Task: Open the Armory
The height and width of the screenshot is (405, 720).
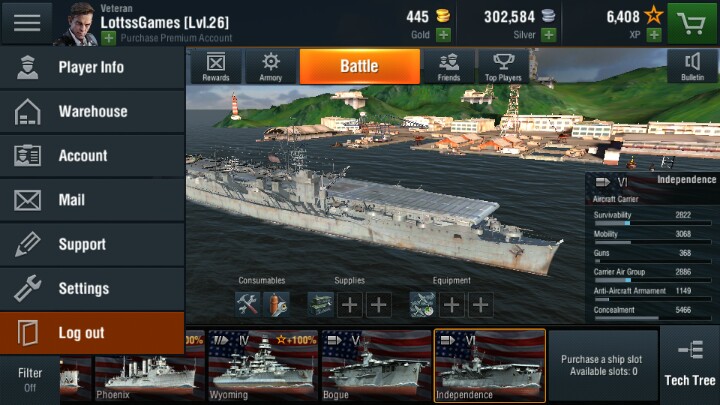Action: coord(271,66)
